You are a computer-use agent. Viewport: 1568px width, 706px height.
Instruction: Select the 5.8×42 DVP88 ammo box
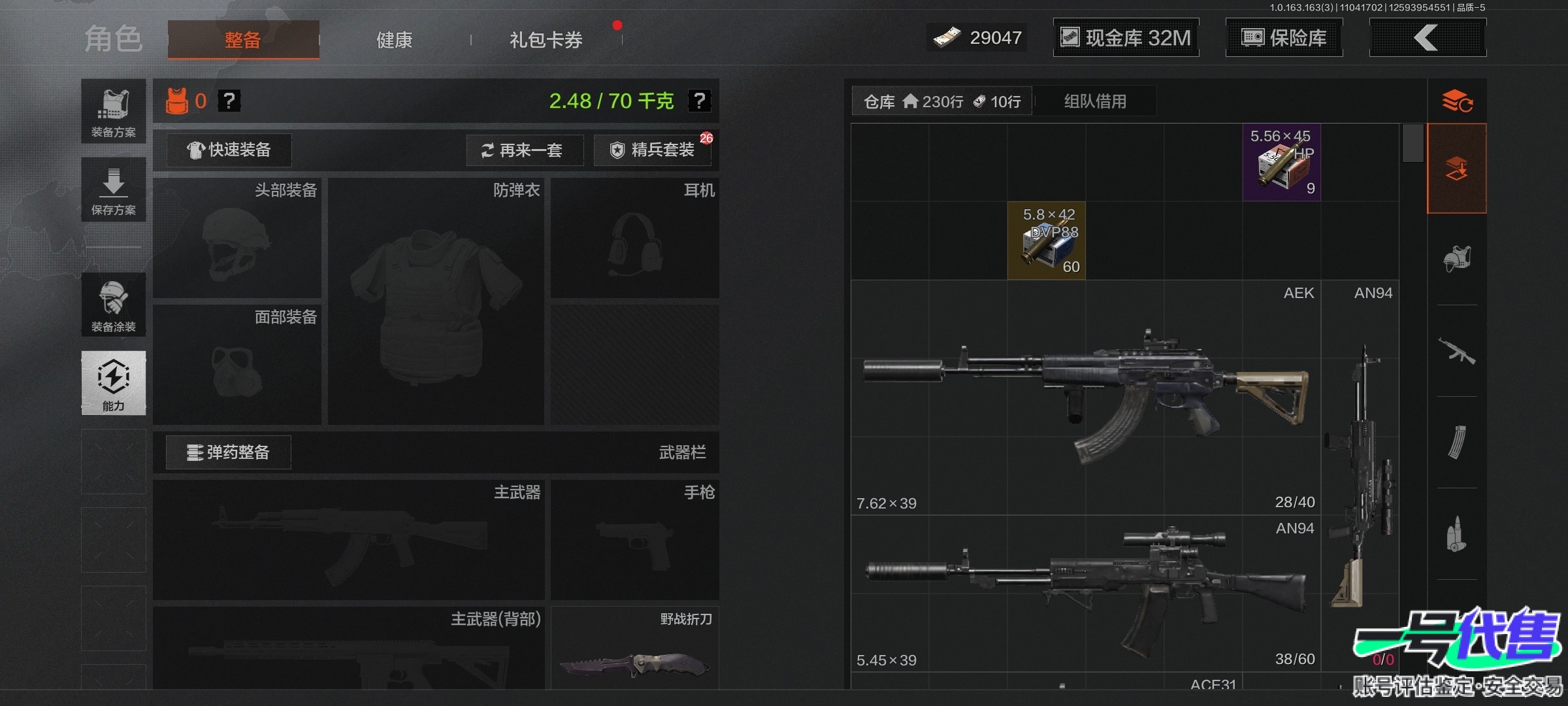click(x=1047, y=241)
